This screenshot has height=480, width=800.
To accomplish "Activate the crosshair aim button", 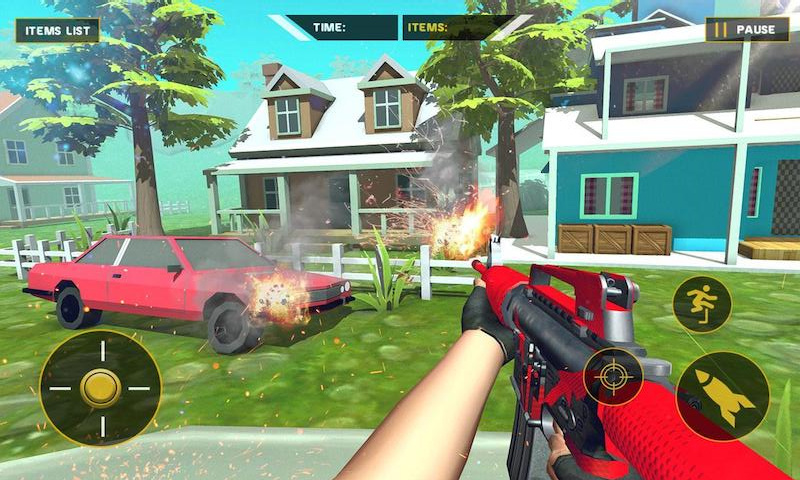I will coord(613,377).
